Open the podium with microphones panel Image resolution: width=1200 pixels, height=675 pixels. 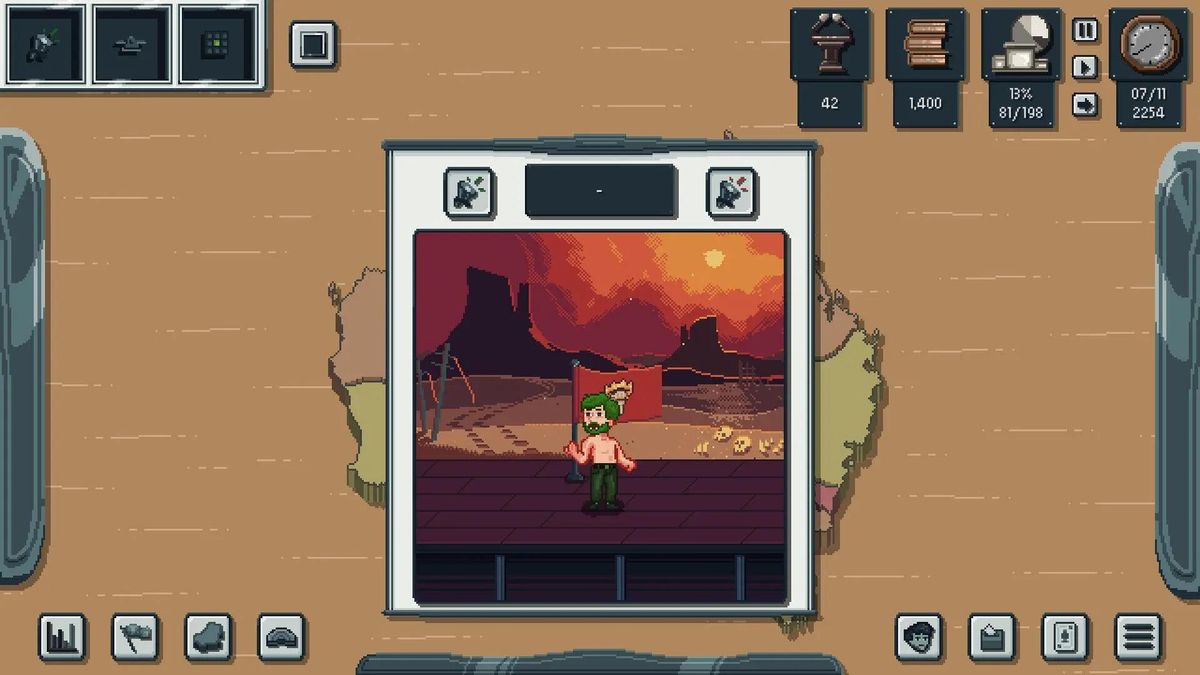click(830, 45)
